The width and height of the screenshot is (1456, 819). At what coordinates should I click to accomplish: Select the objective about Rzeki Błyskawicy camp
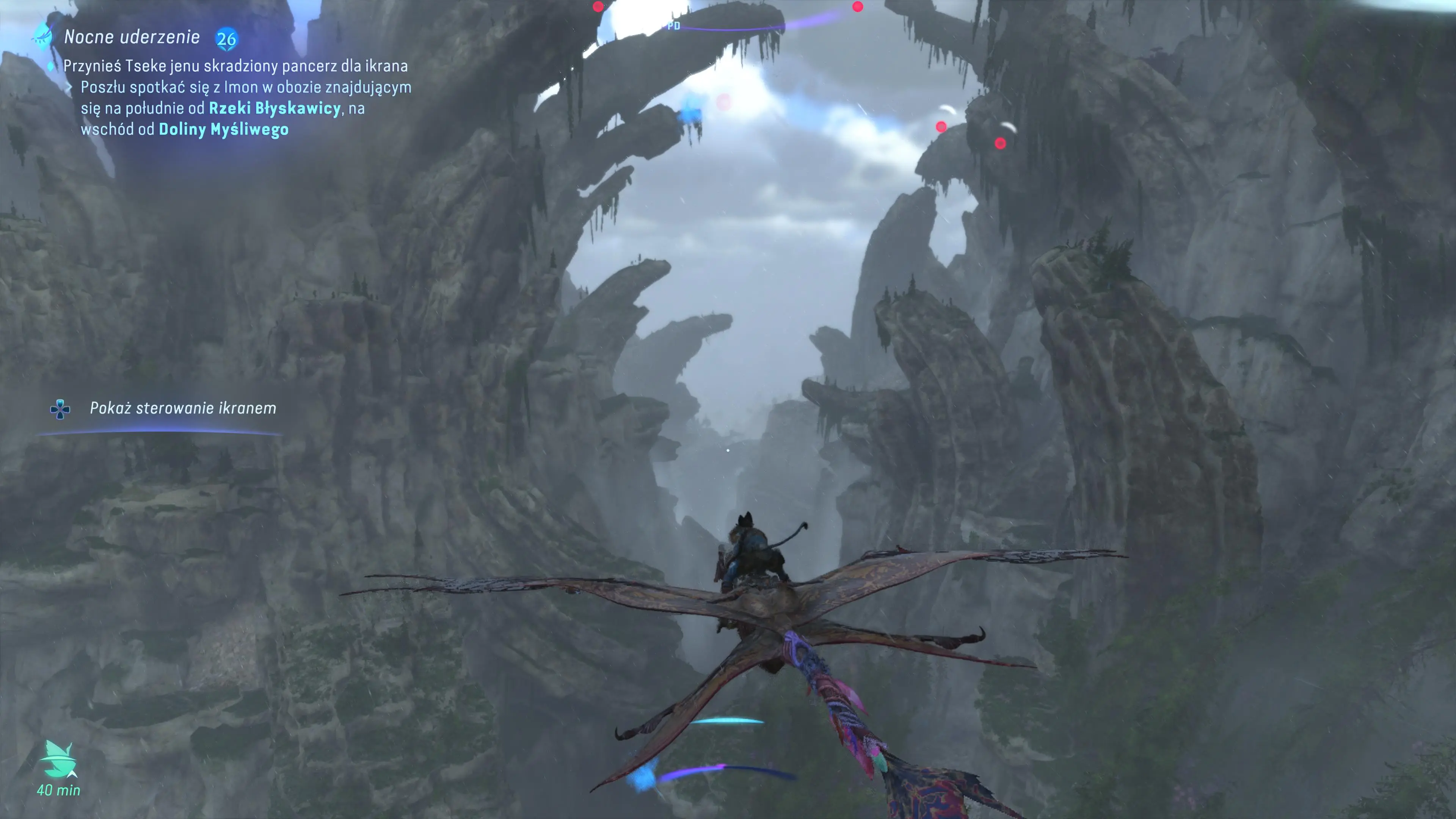[x=246, y=108]
